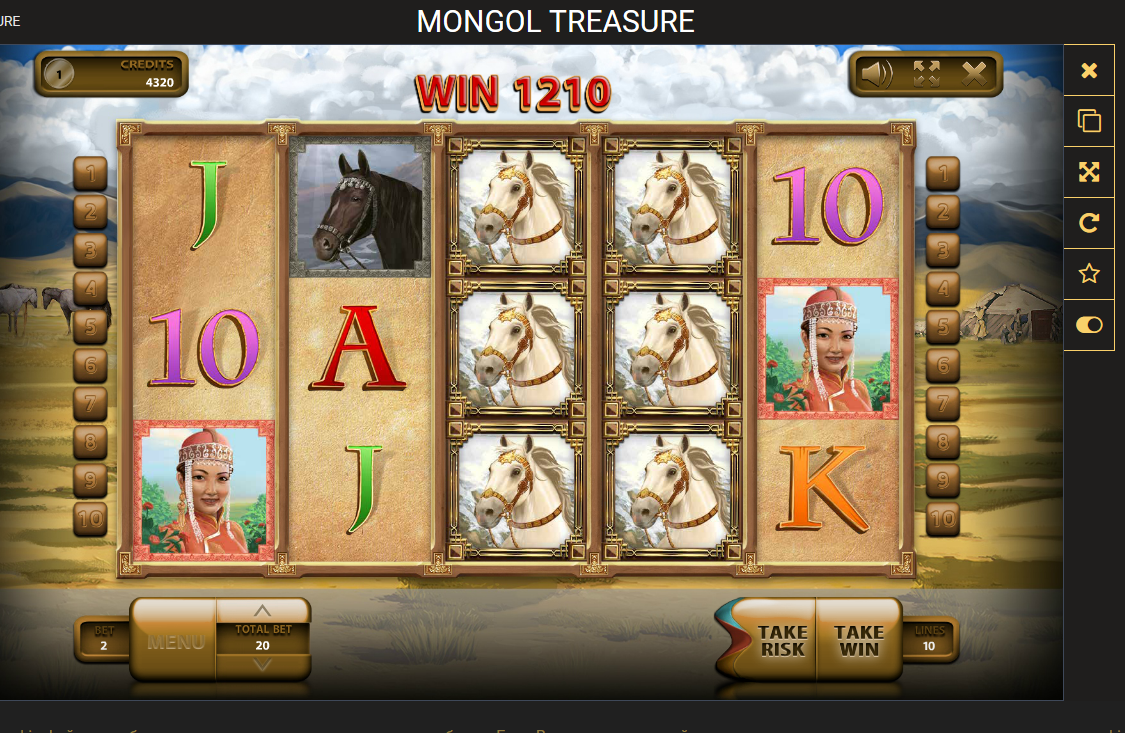The image size is (1125, 733).
Task: Close the game using the bronze X
Action: (974, 73)
